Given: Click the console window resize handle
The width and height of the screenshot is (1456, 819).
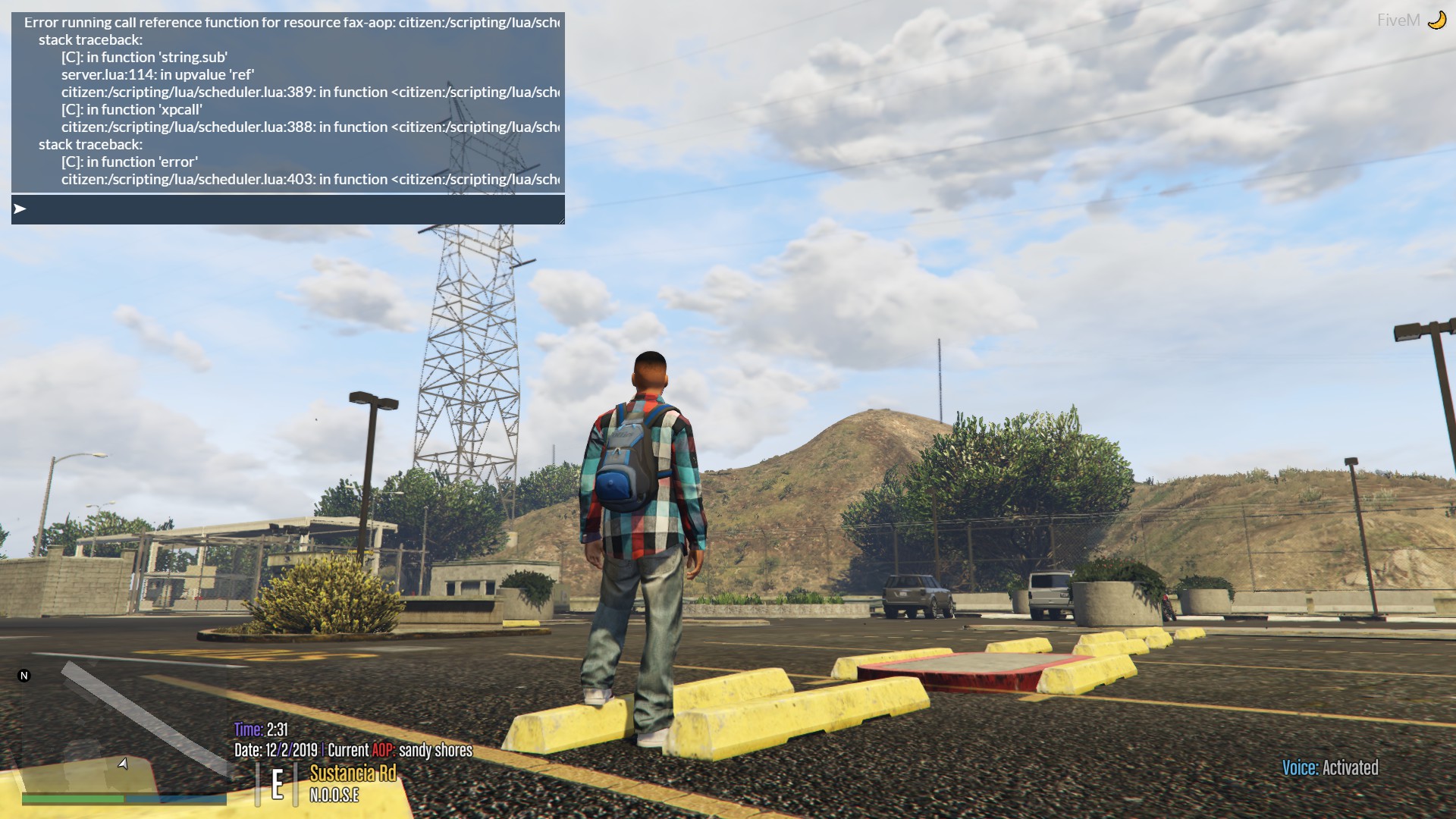Looking at the screenshot, I should pos(560,220).
